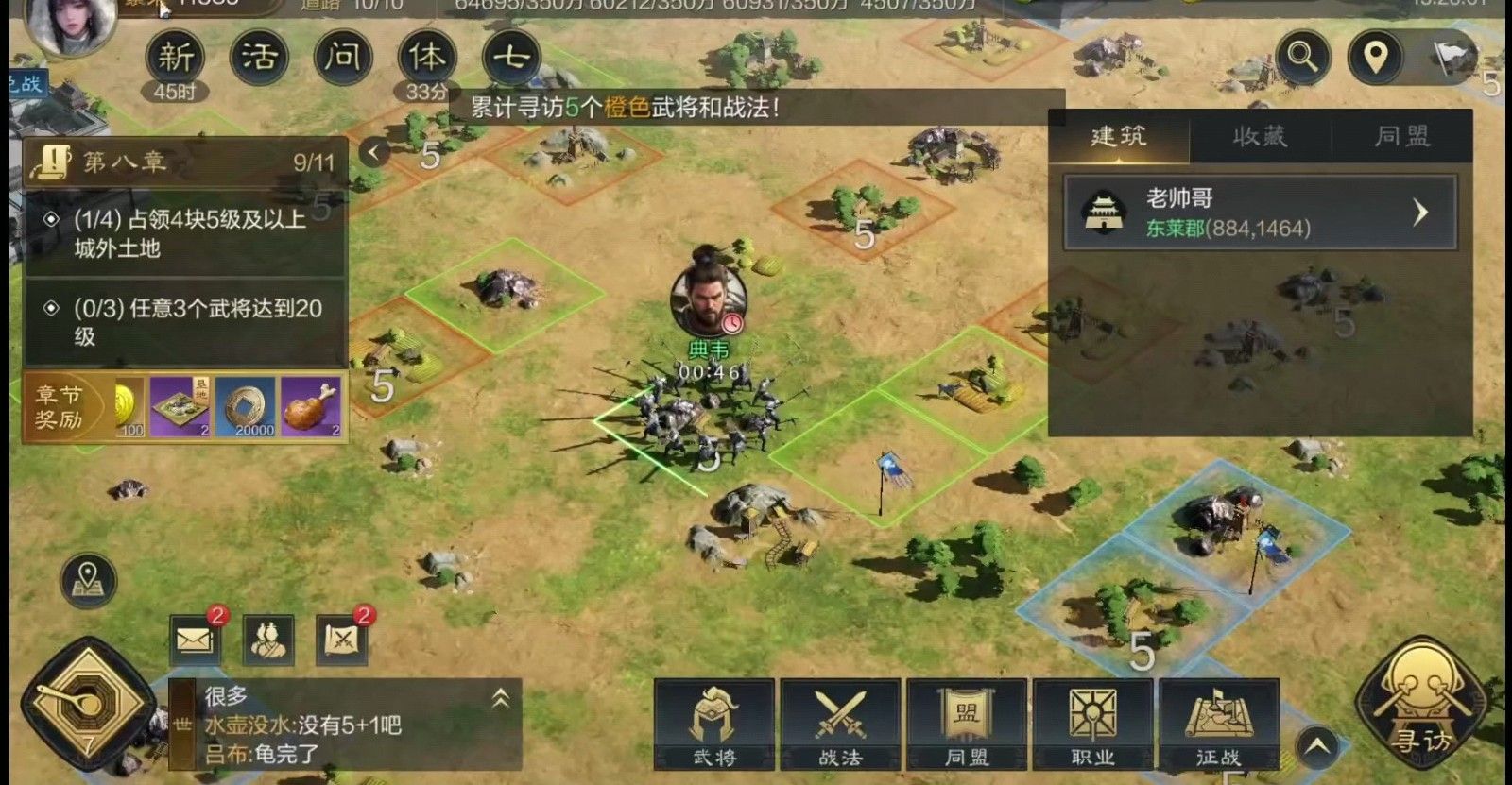Open the mail icon with red badge

click(x=196, y=639)
